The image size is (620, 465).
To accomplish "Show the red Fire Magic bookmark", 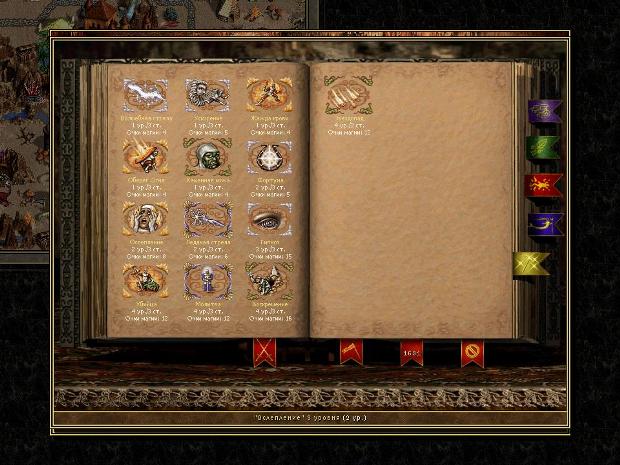I will pos(544,185).
